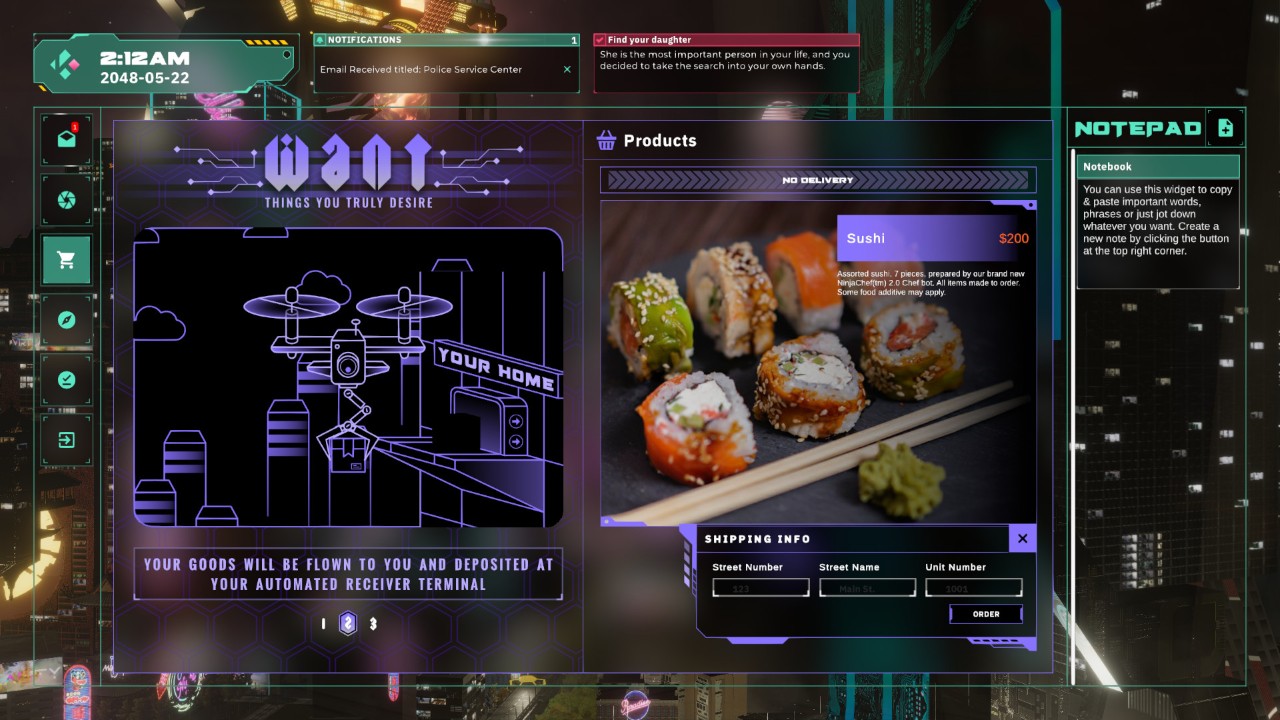This screenshot has width=1280, height=720.
Task: Select the Sushi $200 product
Action: coord(936,238)
